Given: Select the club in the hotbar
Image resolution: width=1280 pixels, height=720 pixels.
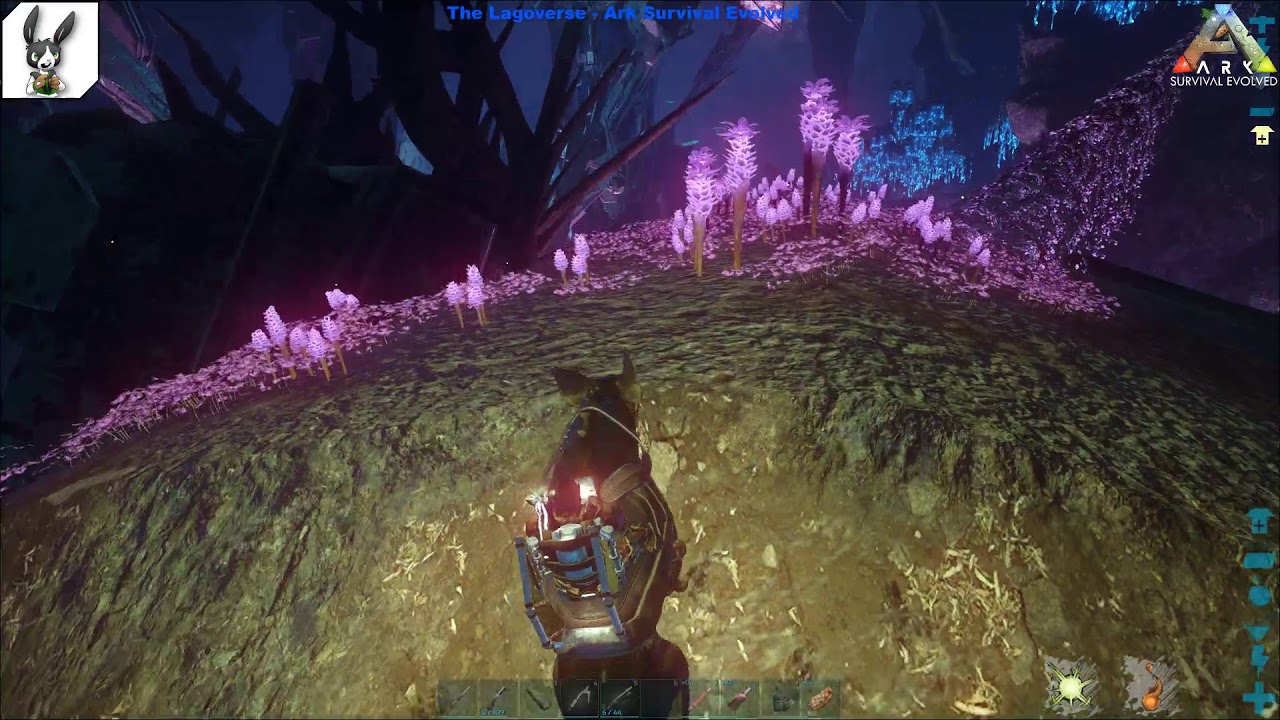Looking at the screenshot, I should click(x=536, y=697).
